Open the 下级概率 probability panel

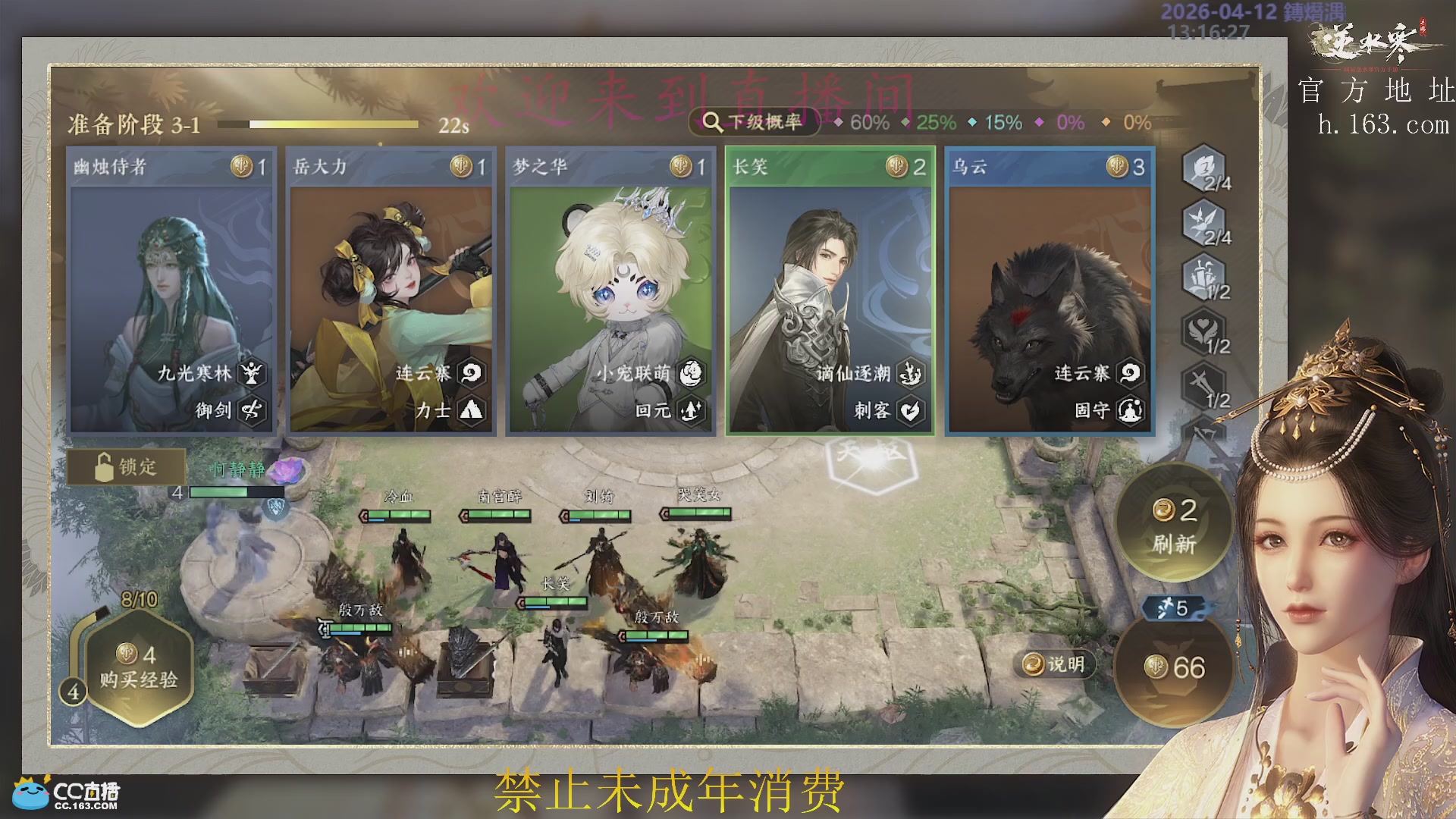click(x=753, y=120)
